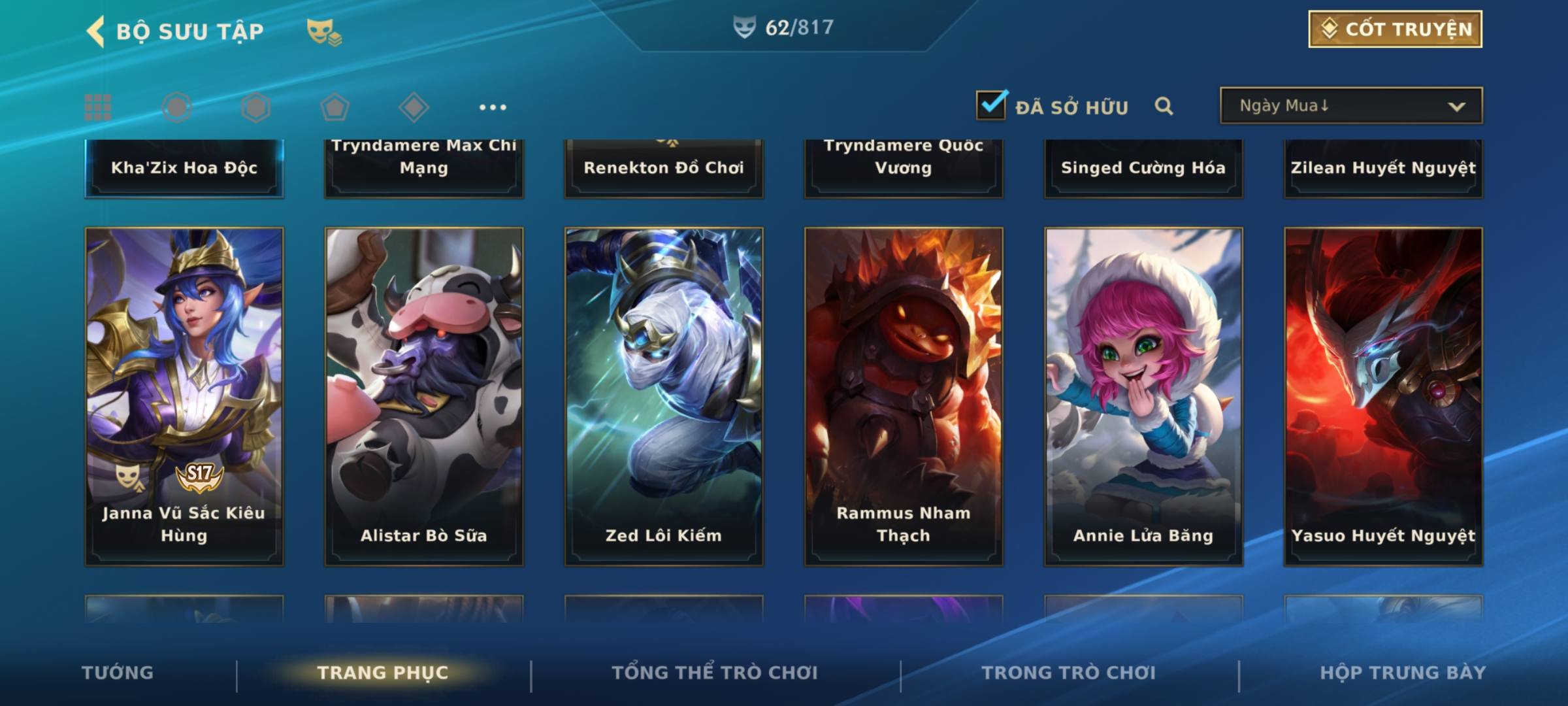Open the Ngày Mua sort dropdown
Screen dimensions: 1568x706
pyautogui.click(x=1350, y=106)
